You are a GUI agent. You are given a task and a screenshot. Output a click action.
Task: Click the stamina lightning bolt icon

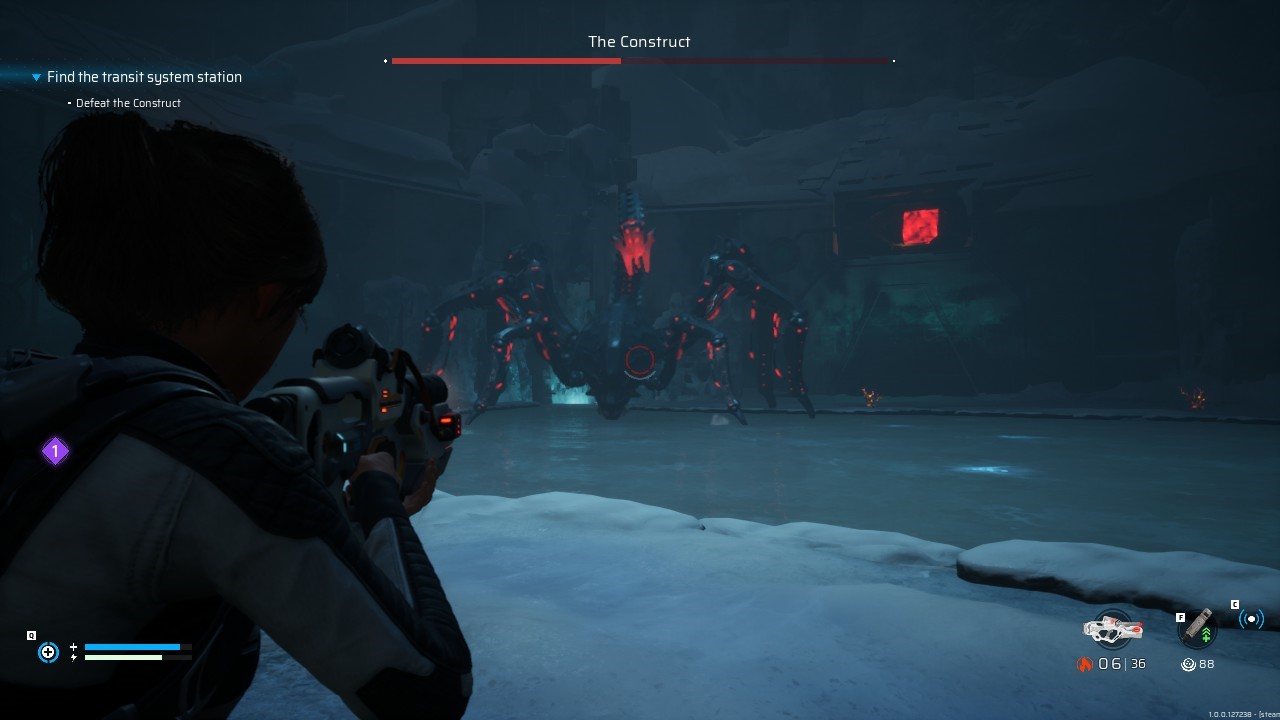(x=73, y=657)
